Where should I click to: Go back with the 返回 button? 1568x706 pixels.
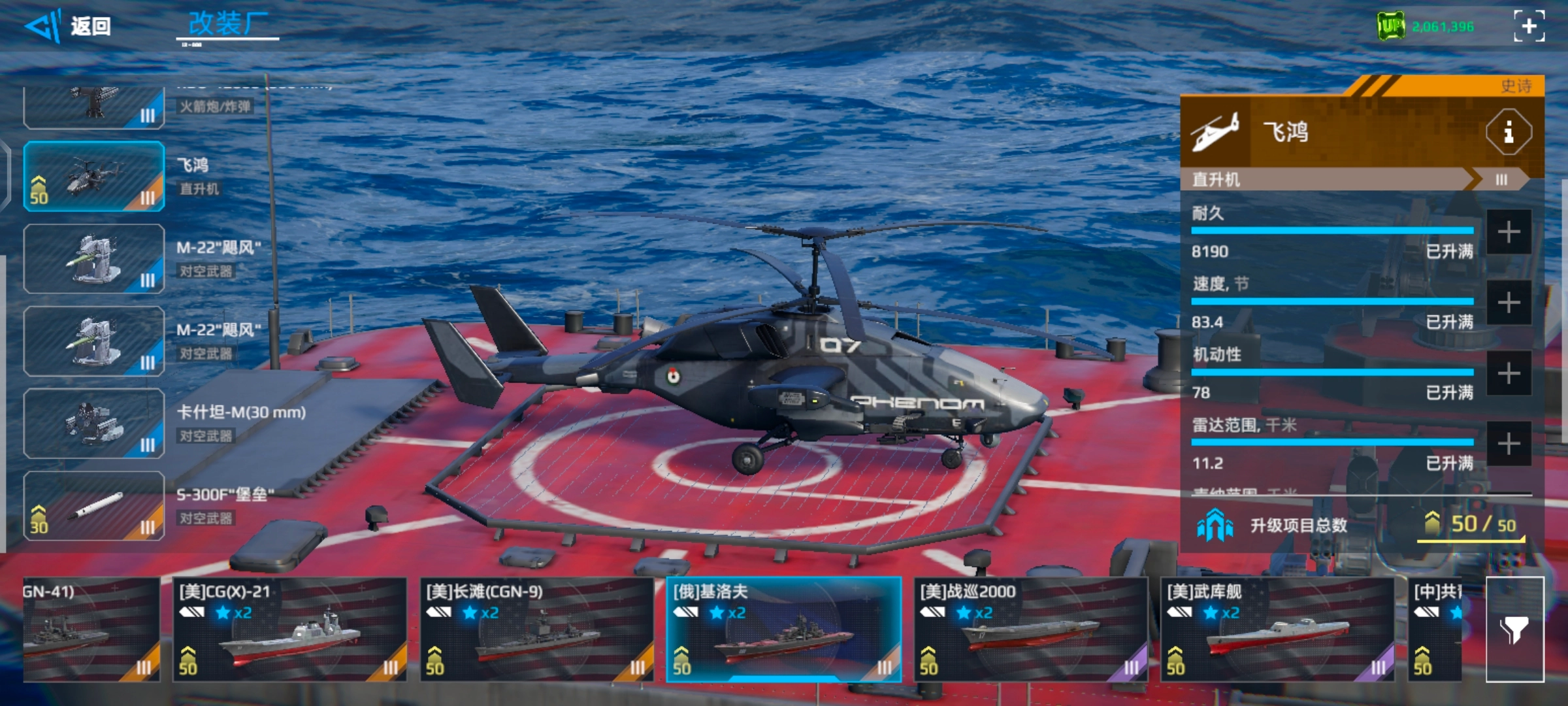pos(69,26)
